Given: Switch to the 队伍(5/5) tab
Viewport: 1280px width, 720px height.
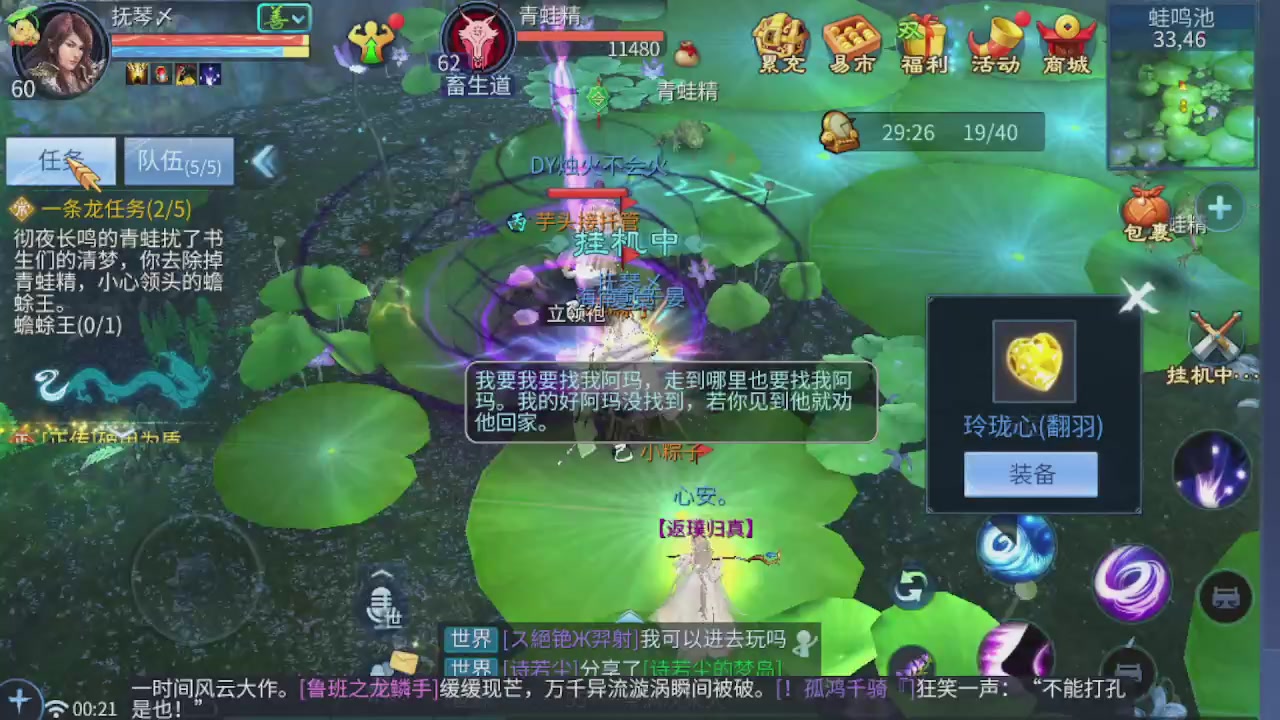Looking at the screenshot, I should 178,161.
